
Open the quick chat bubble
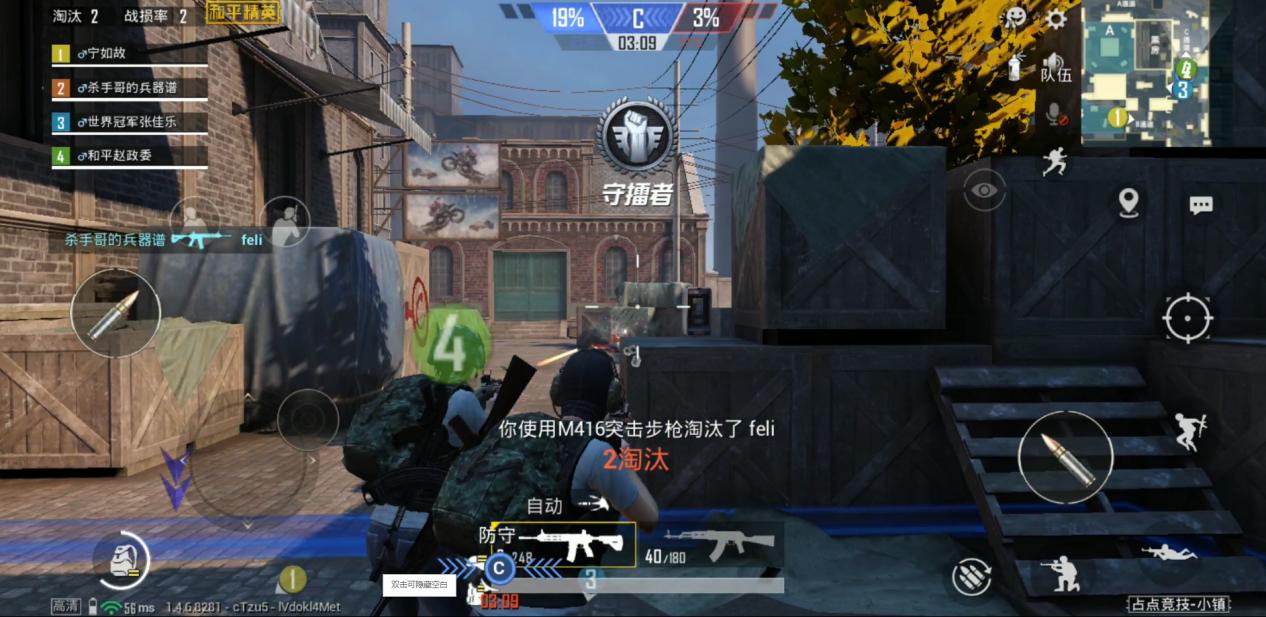[x=1201, y=205]
